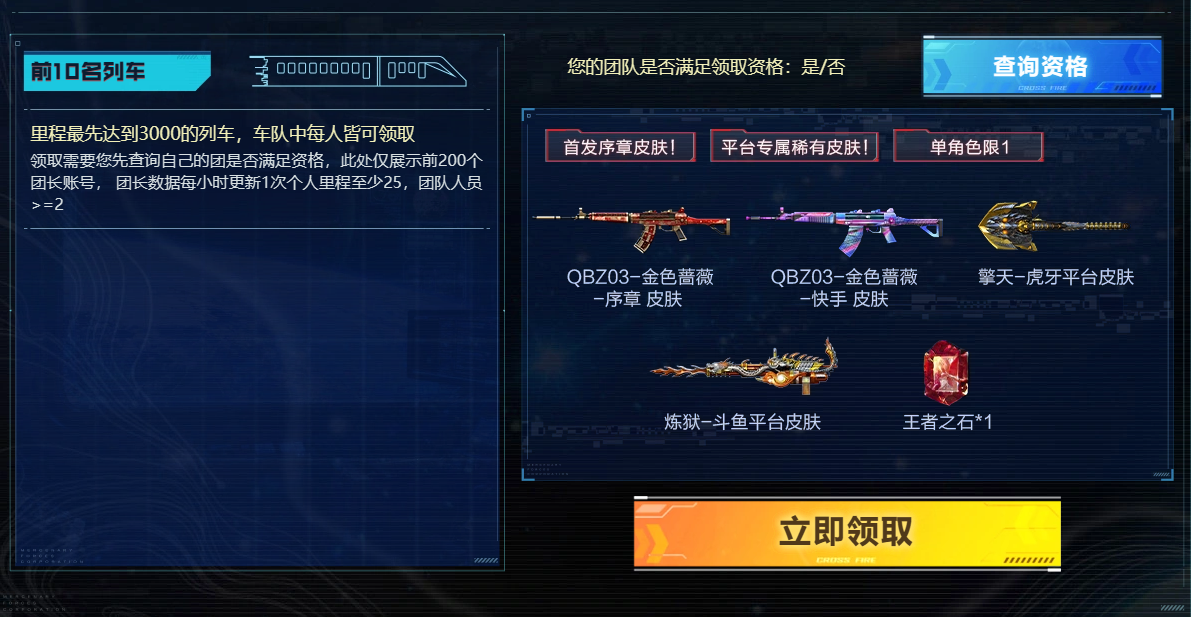Click the 查询资格 query button
This screenshot has height=617, width=1191.
1041,67
